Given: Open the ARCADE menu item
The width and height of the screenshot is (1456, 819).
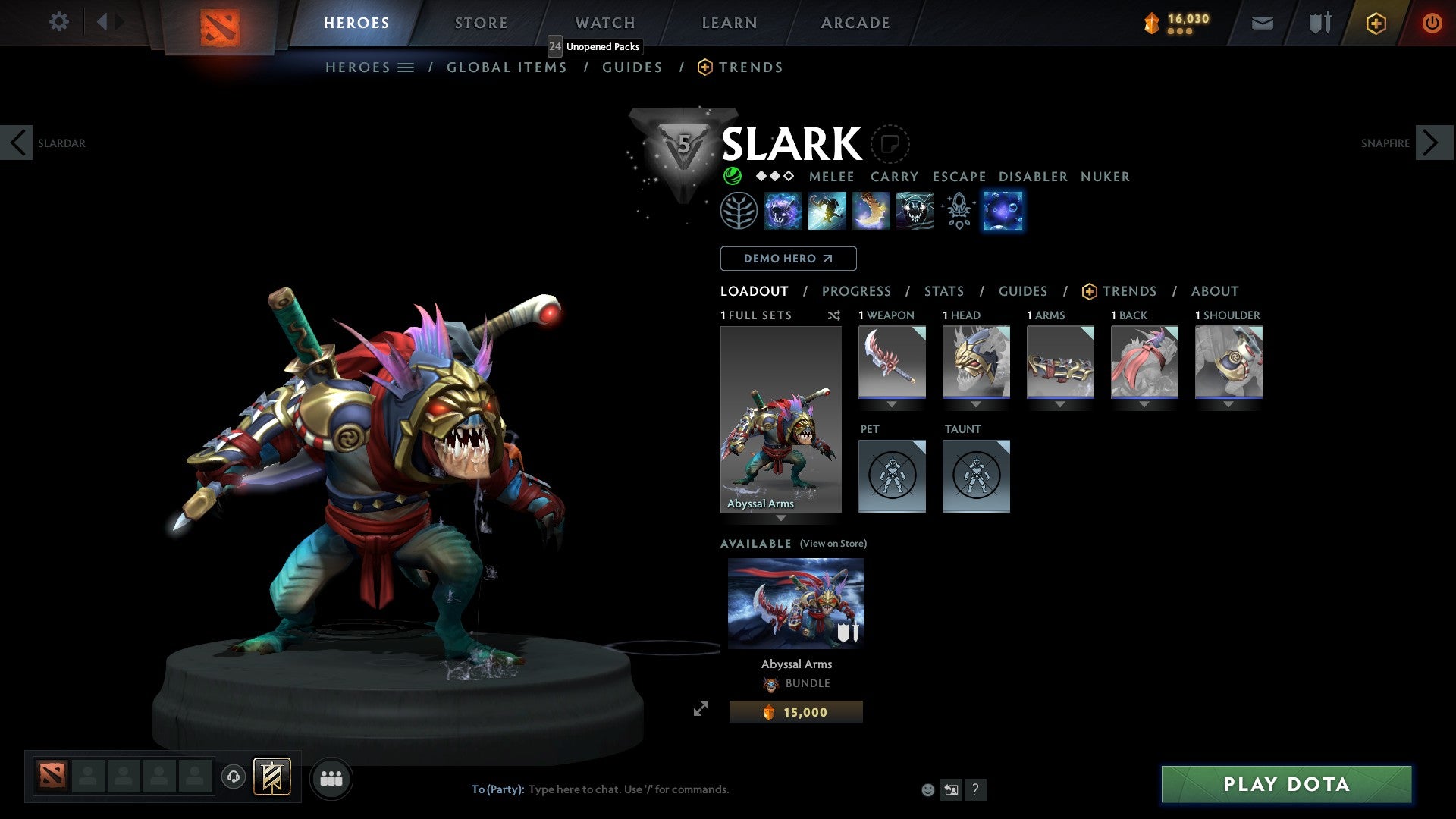Looking at the screenshot, I should point(855,23).
